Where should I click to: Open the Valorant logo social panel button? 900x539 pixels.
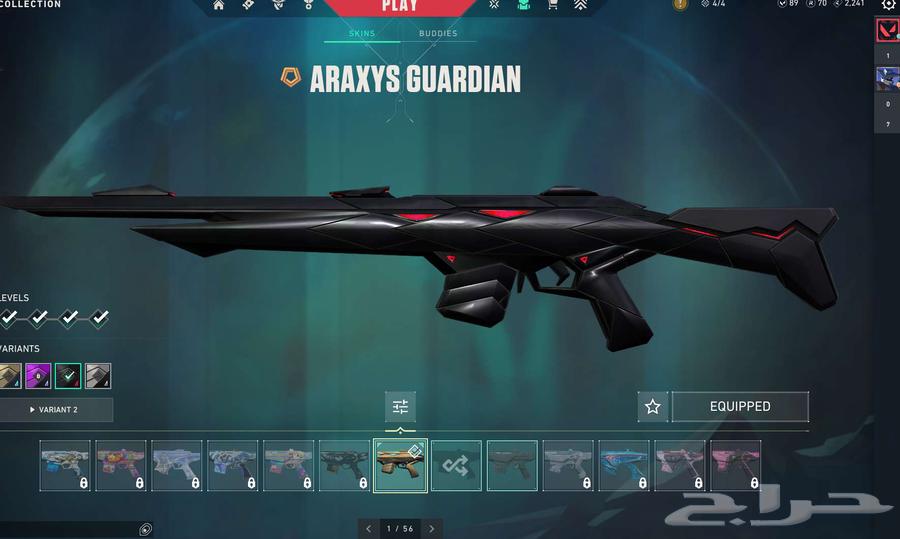(x=887, y=30)
